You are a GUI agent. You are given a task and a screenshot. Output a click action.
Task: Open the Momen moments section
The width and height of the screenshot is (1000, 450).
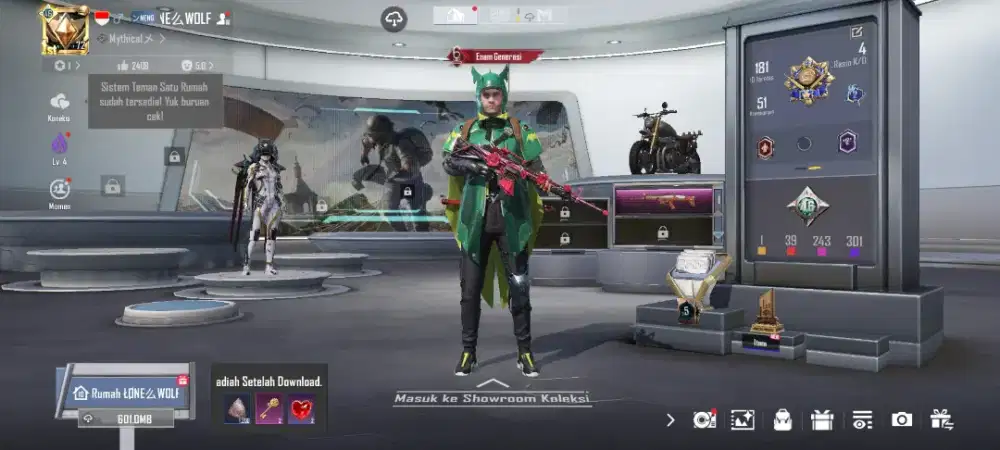pos(60,190)
